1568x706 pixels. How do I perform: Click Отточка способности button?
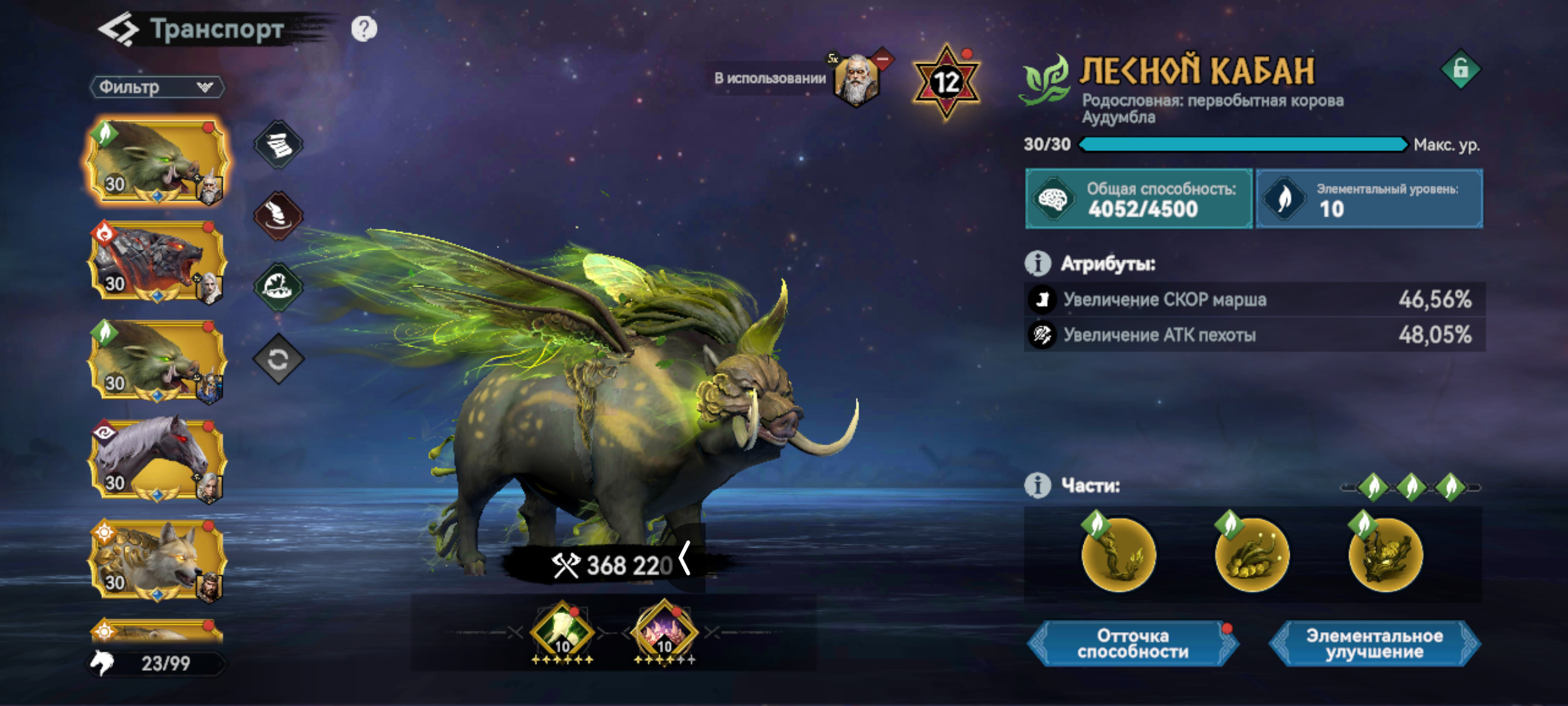(1133, 644)
